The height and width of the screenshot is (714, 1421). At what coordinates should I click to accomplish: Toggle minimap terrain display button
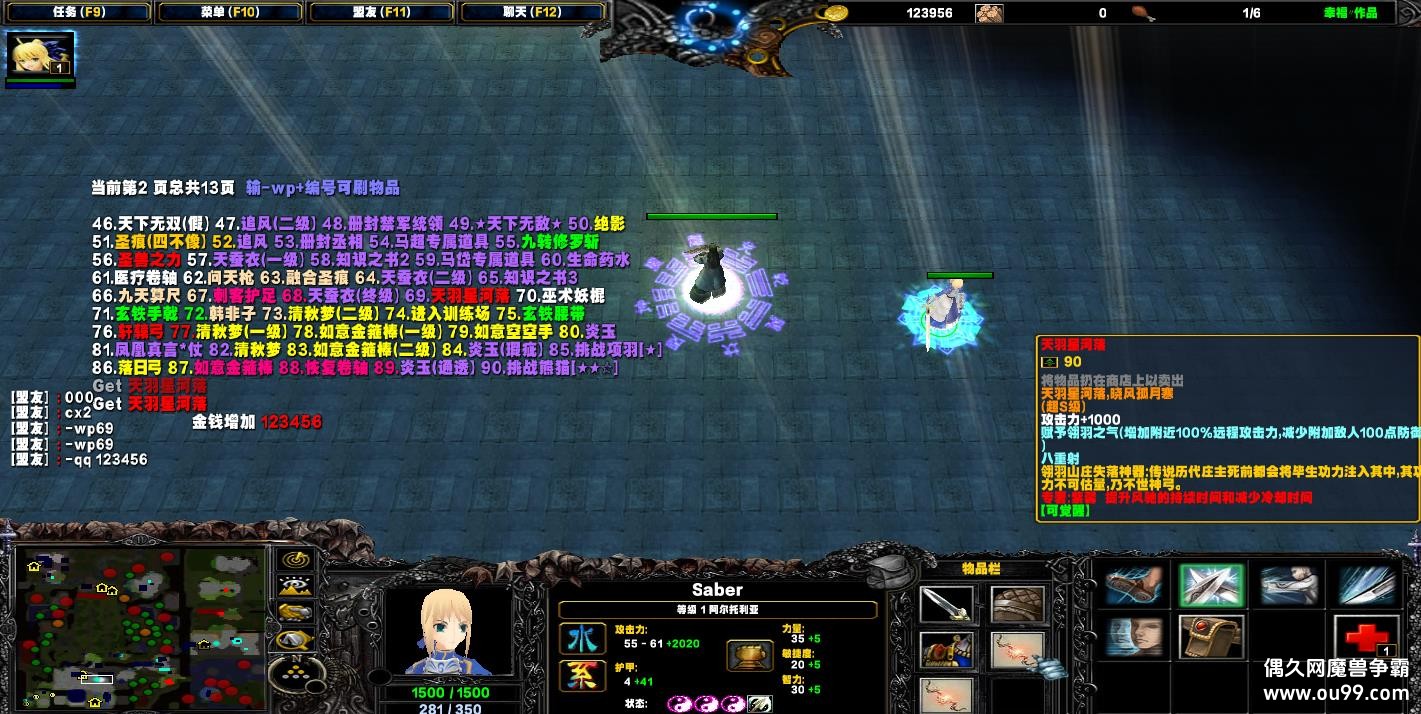coord(295,586)
